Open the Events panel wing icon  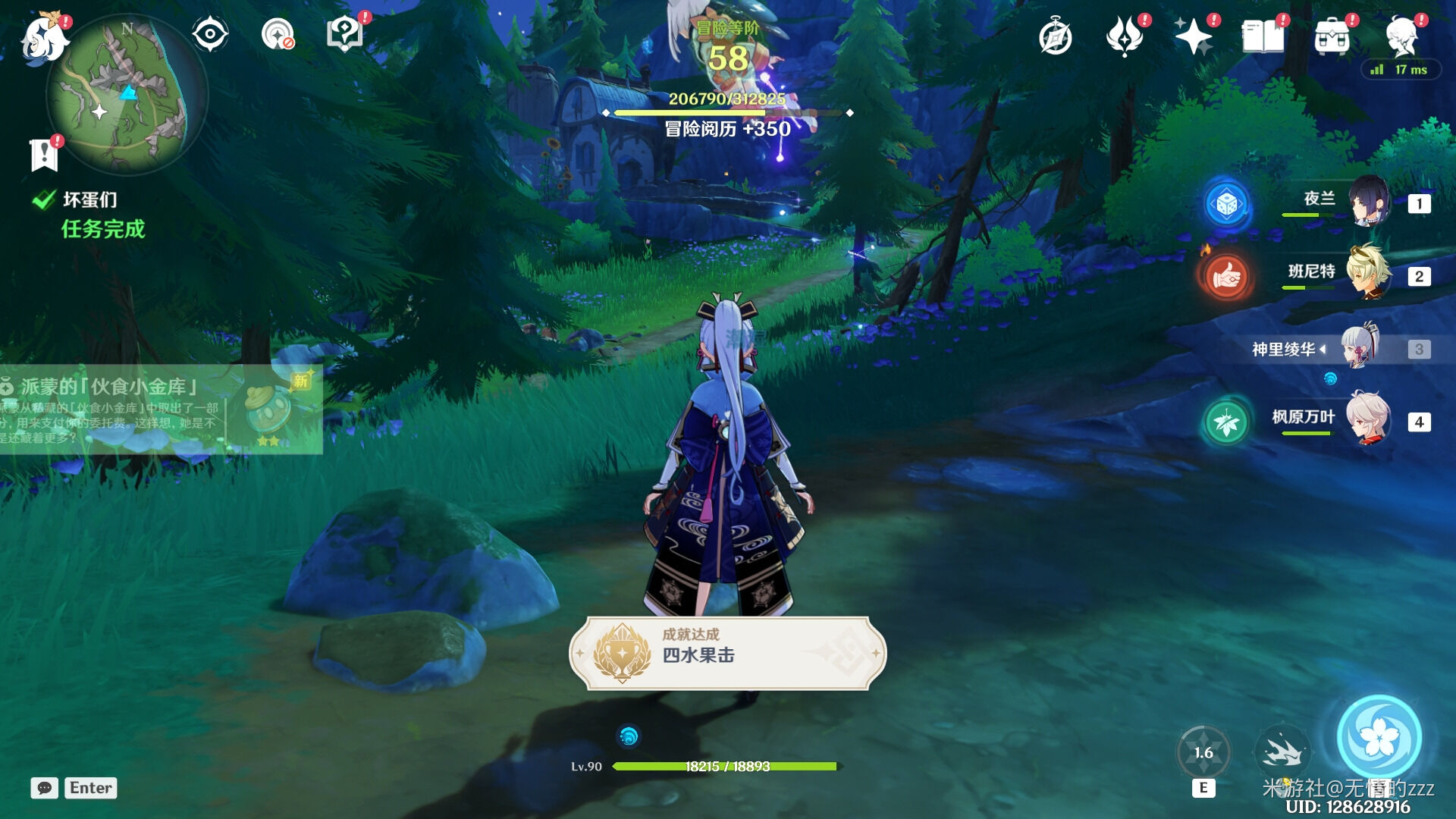[1125, 36]
